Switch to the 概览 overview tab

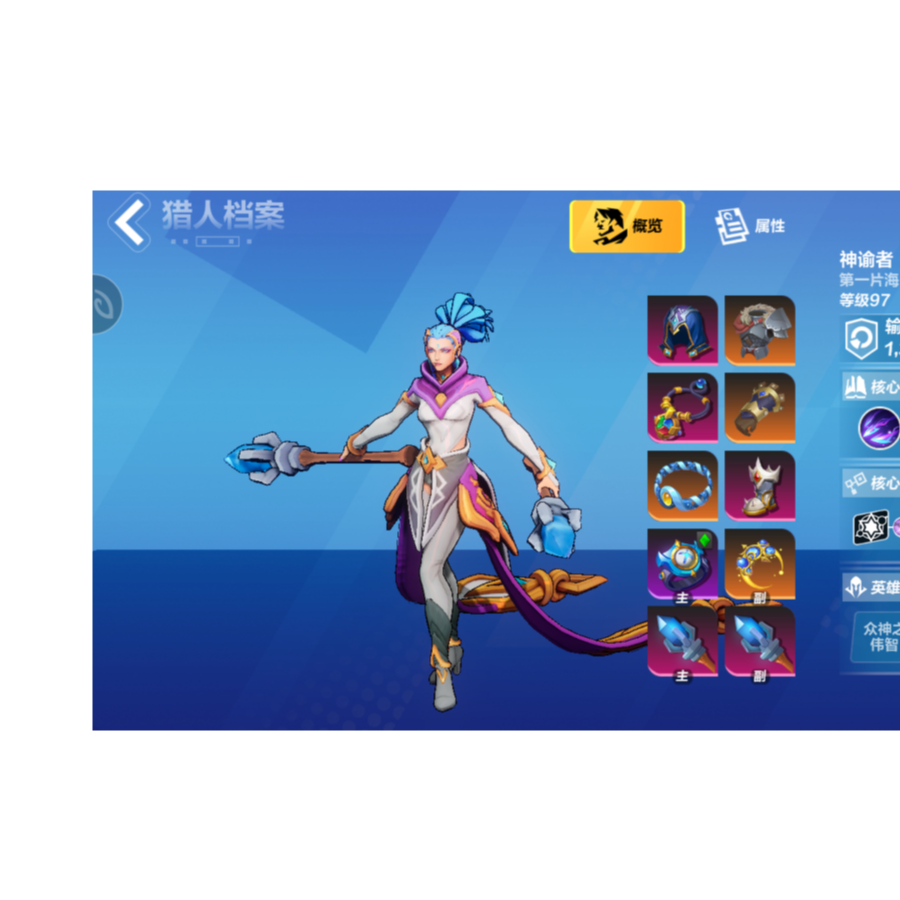pyautogui.click(x=627, y=226)
